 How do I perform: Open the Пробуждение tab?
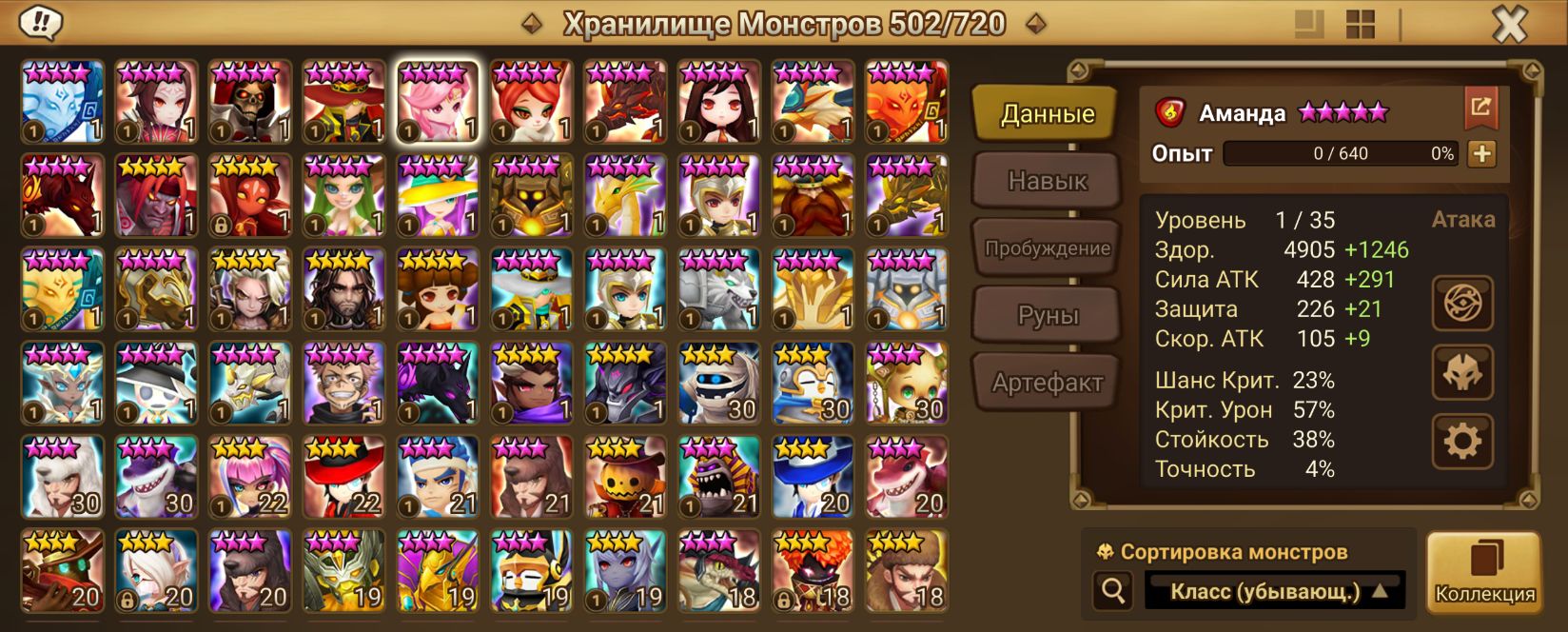coord(1047,248)
